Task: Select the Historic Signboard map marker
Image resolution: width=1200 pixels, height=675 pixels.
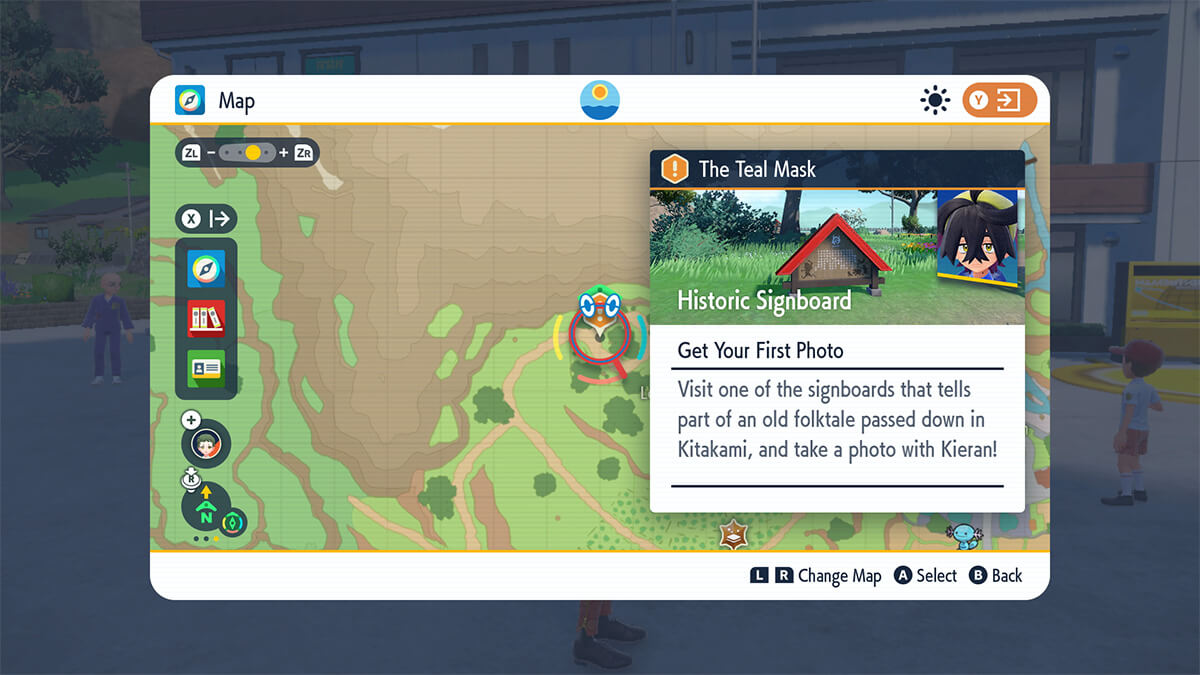Action: pyautogui.click(x=600, y=312)
